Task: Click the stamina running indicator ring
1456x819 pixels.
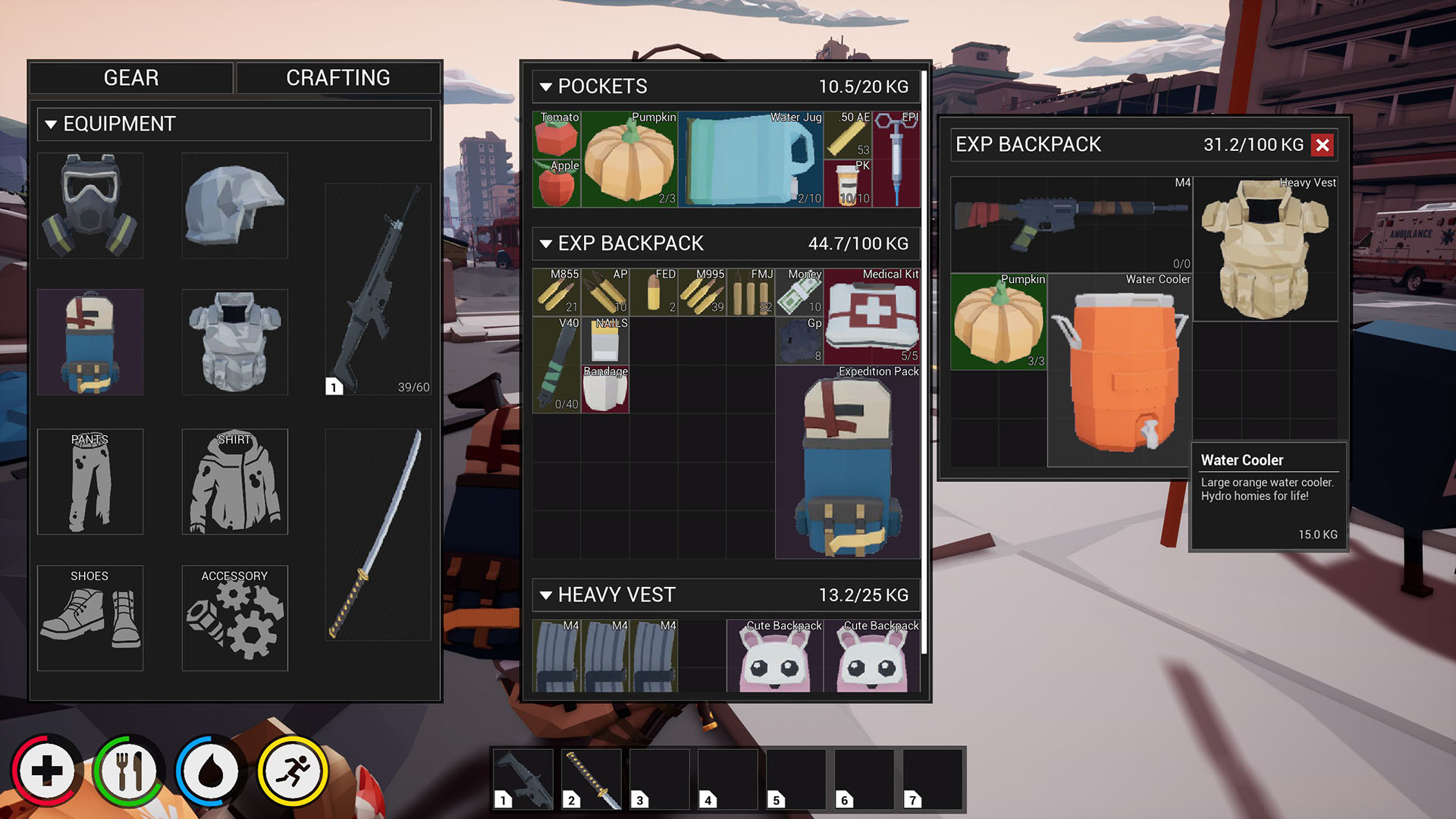Action: tap(292, 770)
